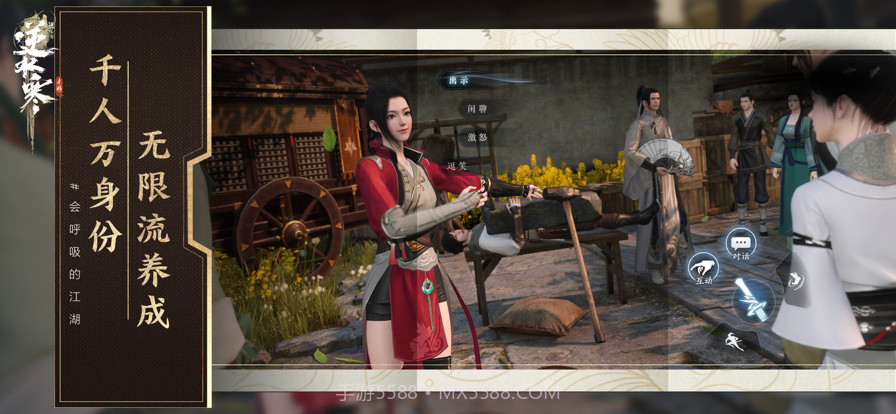This screenshot has width=896, height=414.
Task: Choose the 逗笑 amuse option
Action: point(458,165)
